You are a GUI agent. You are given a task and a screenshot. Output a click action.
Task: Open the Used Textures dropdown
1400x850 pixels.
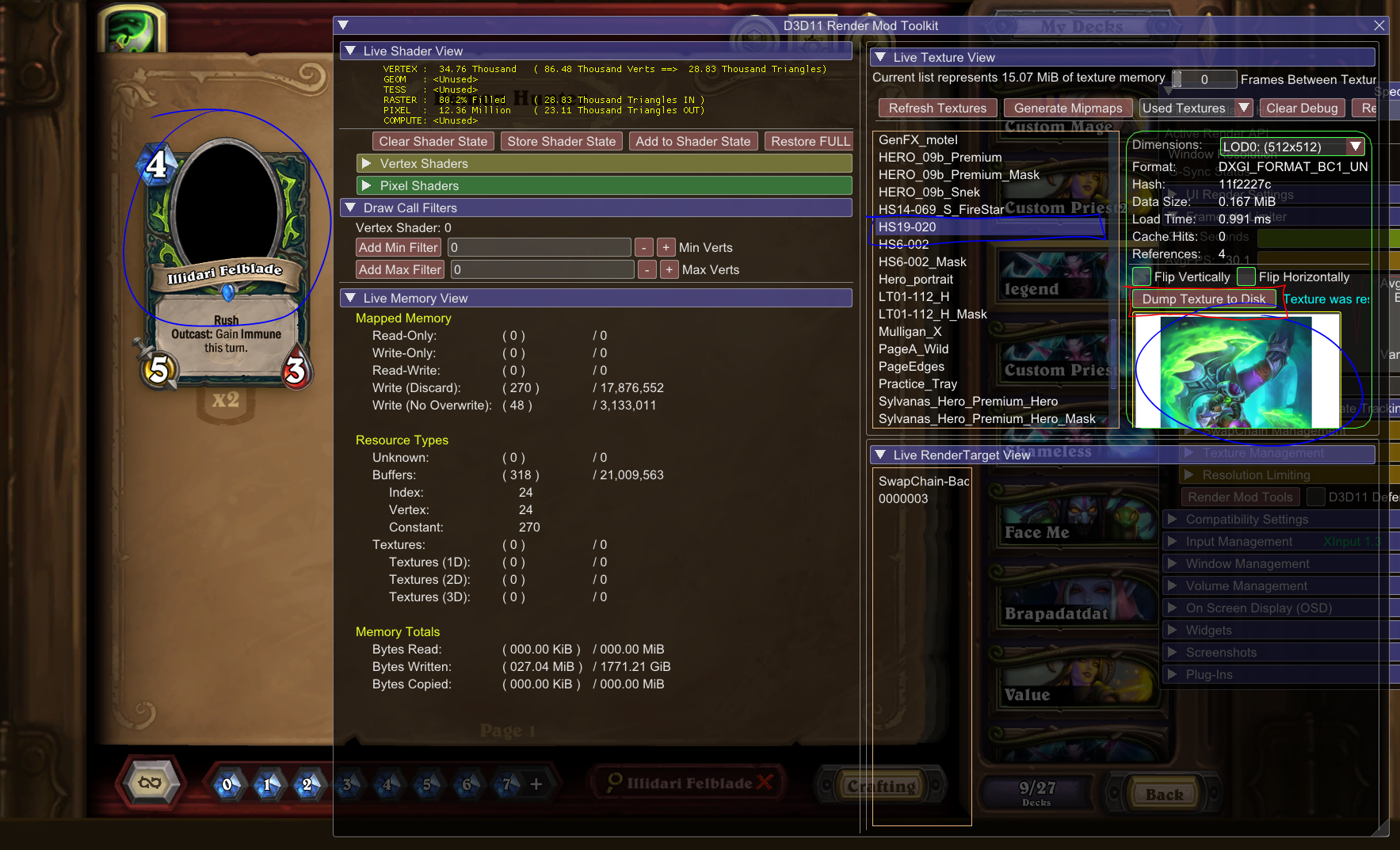point(1244,108)
